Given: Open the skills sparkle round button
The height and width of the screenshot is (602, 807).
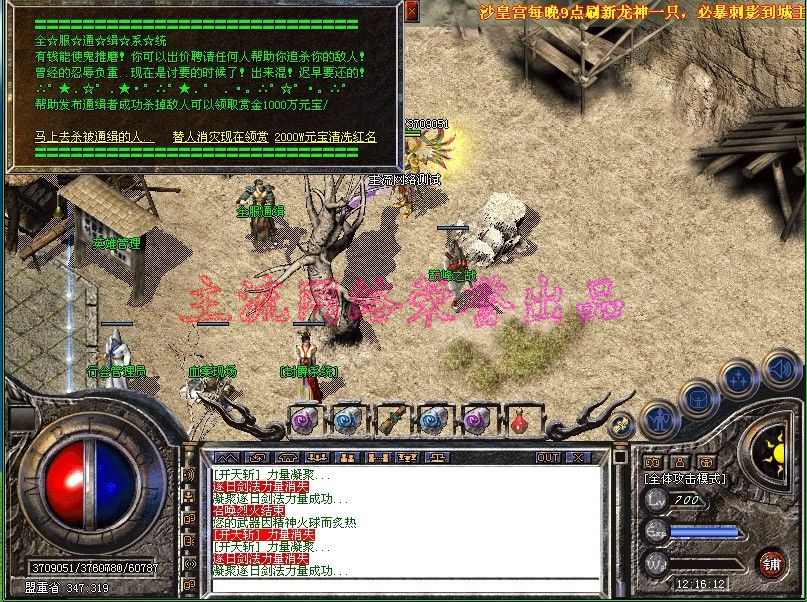Looking at the screenshot, I should tap(739, 379).
